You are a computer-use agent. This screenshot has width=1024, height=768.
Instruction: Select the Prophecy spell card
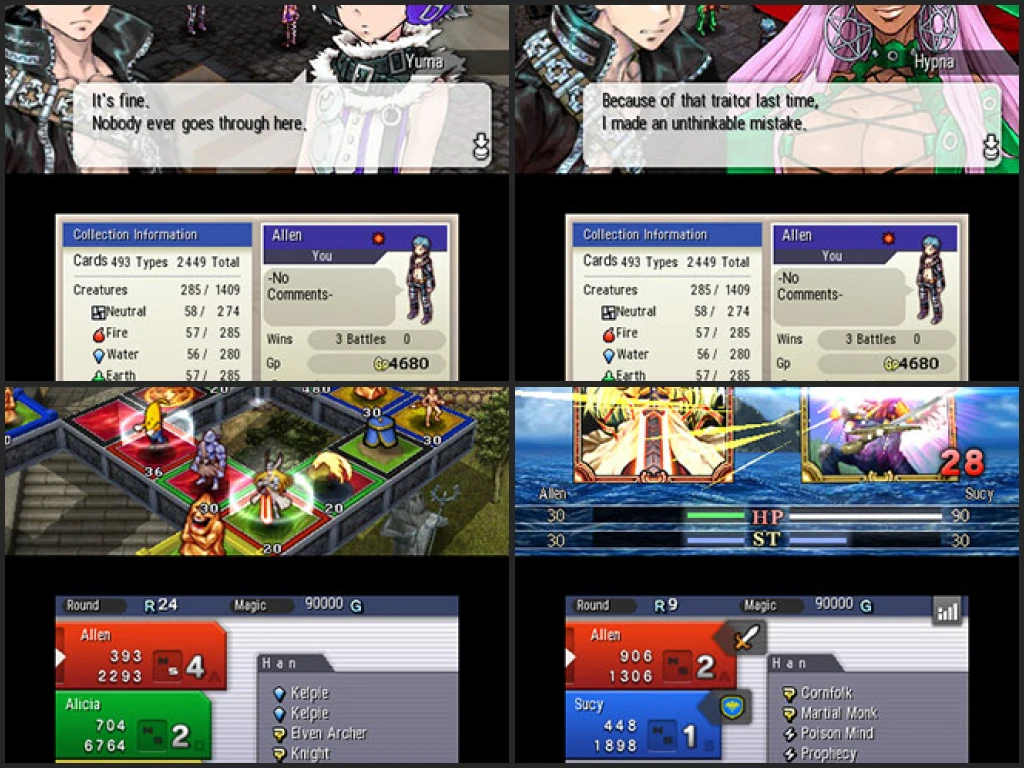[827, 753]
